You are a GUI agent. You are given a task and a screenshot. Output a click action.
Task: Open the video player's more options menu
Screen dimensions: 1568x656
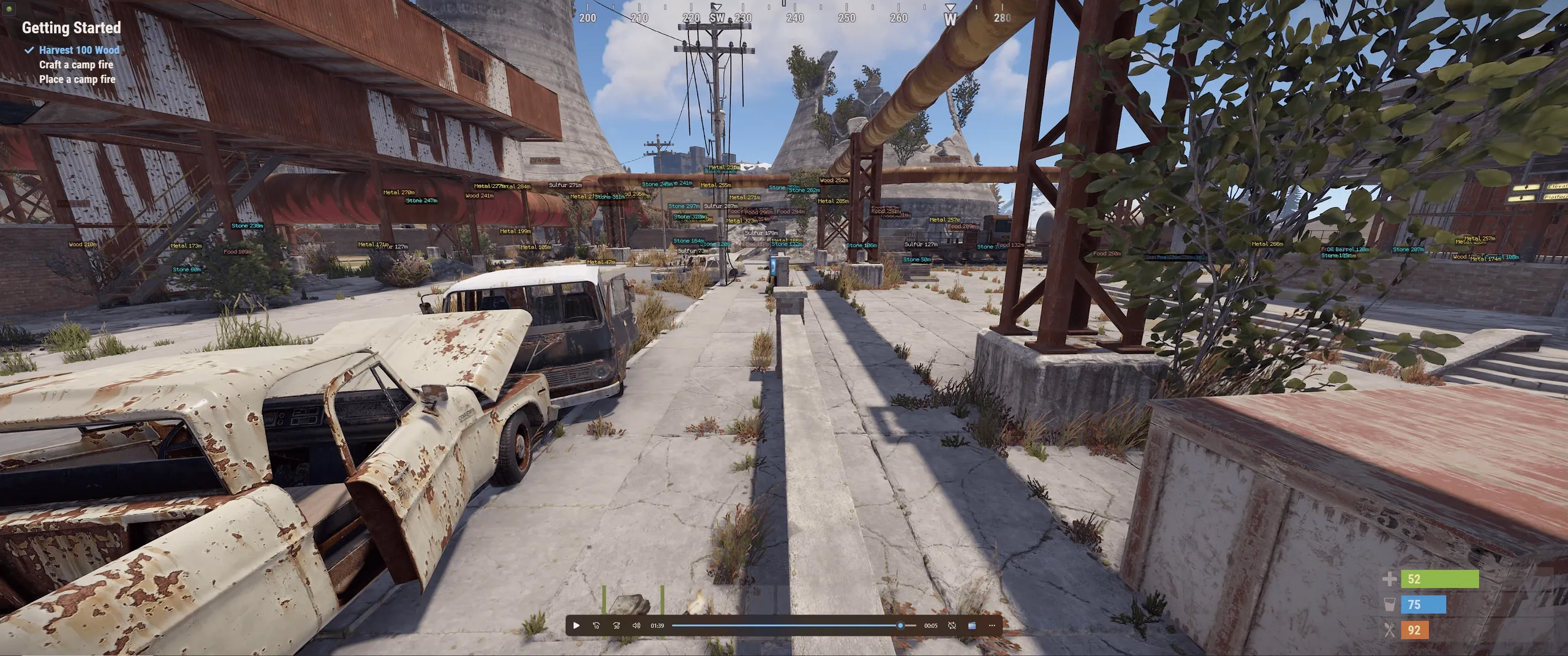(x=992, y=625)
